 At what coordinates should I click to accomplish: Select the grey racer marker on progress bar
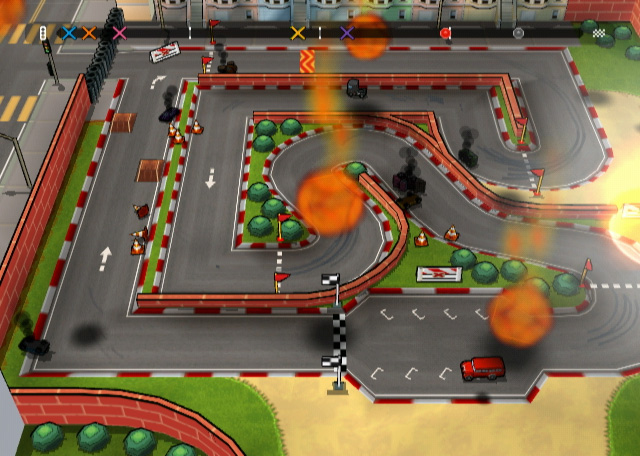518,33
